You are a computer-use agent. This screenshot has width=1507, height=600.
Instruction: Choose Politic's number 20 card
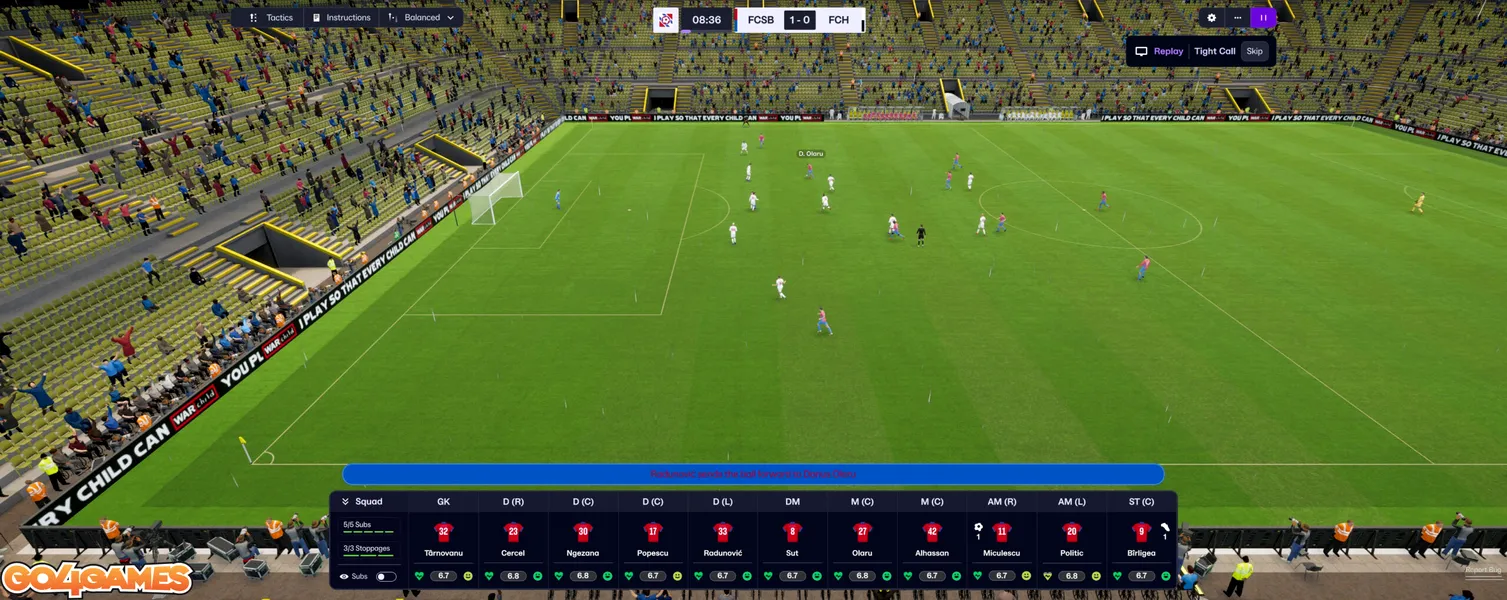(x=1072, y=540)
